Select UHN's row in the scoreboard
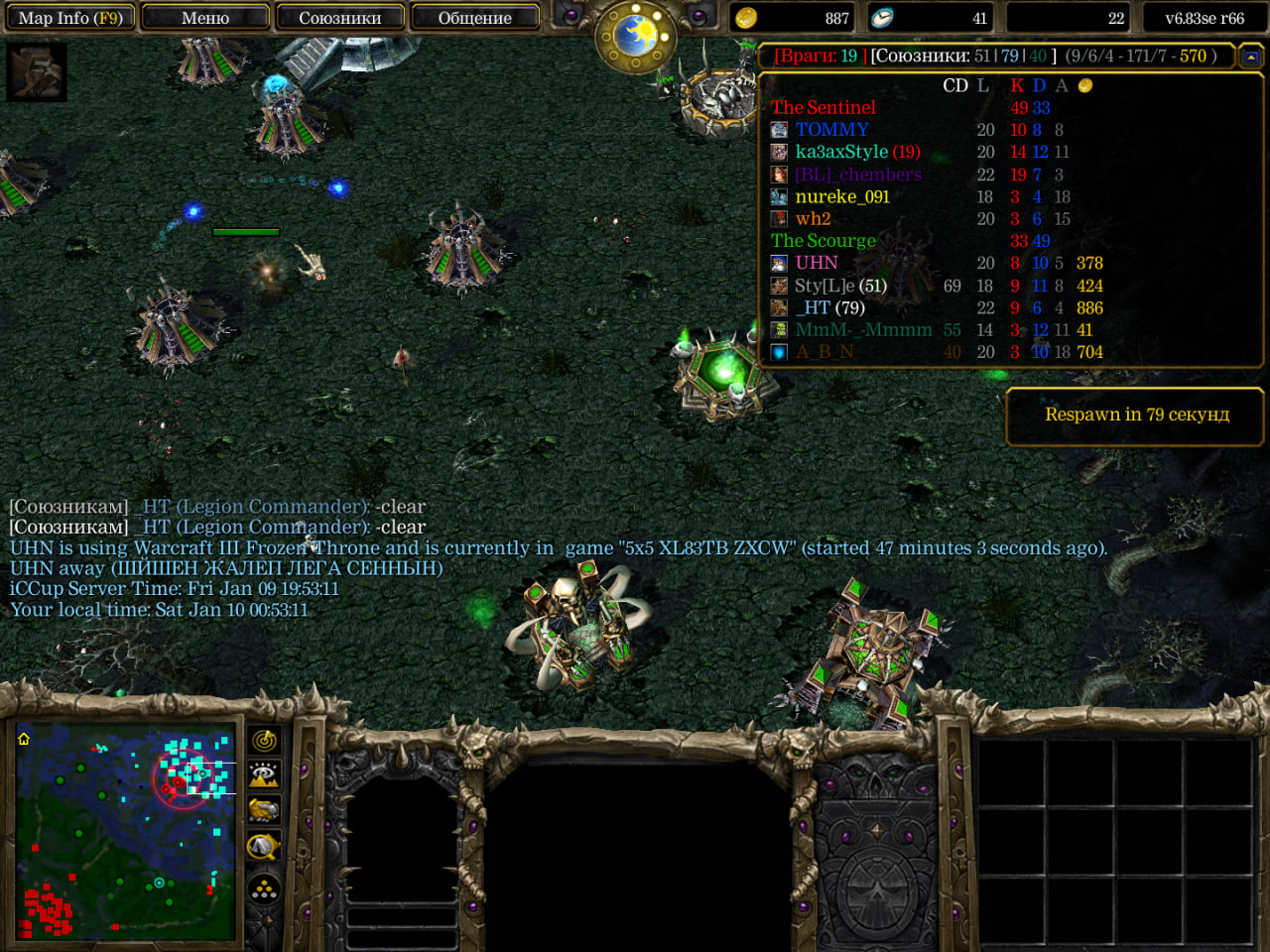 tap(816, 263)
